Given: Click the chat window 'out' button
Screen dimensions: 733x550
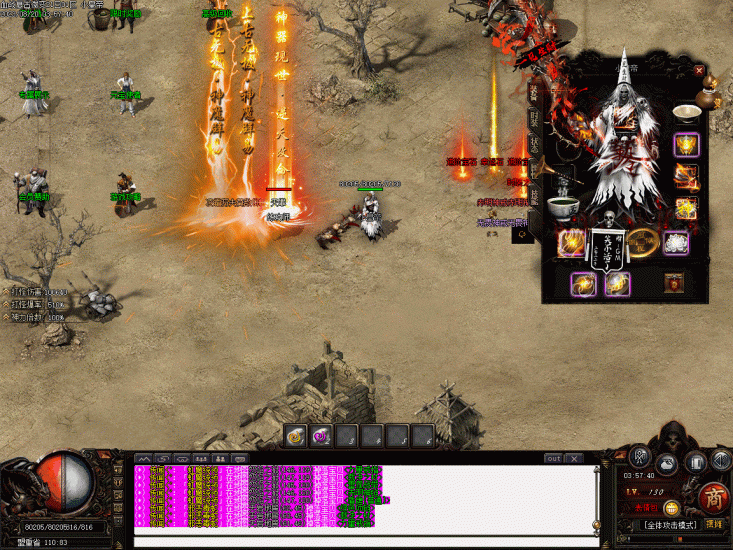Looking at the screenshot, I should 553,458.
